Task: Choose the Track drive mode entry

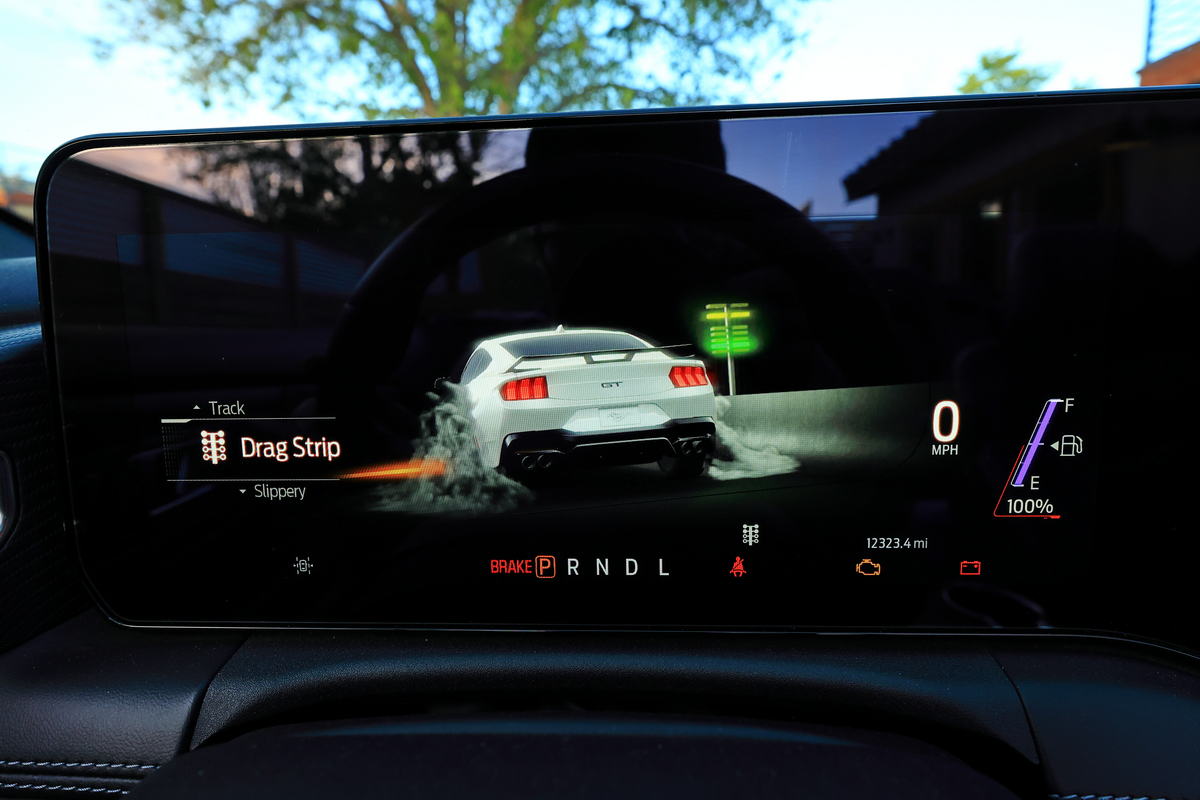Action: (x=226, y=408)
